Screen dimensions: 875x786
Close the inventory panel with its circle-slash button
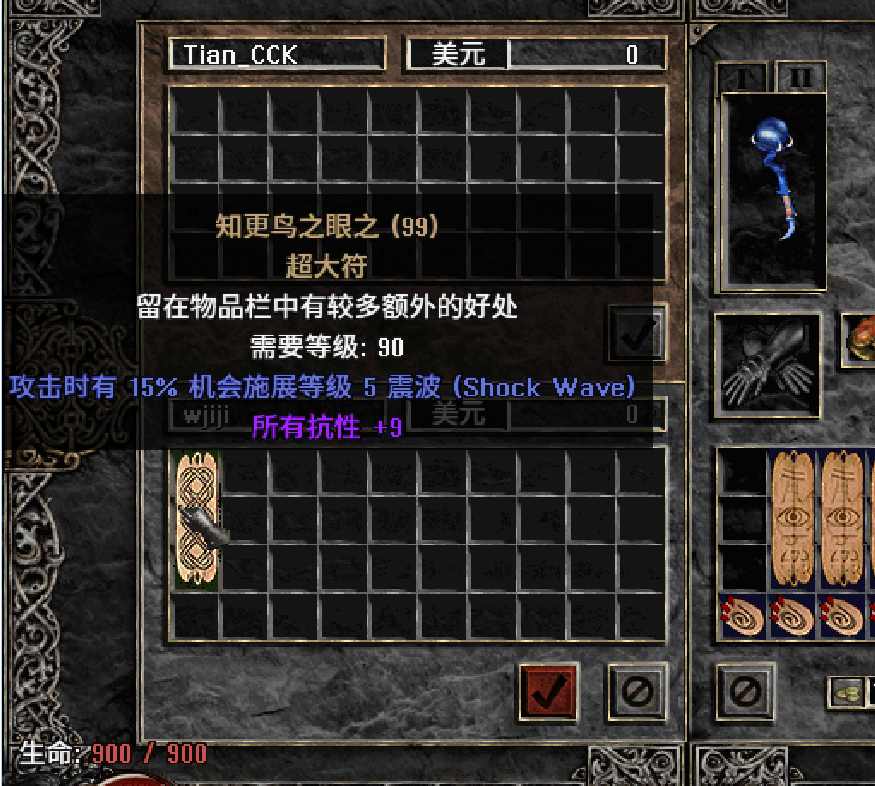[x=746, y=690]
